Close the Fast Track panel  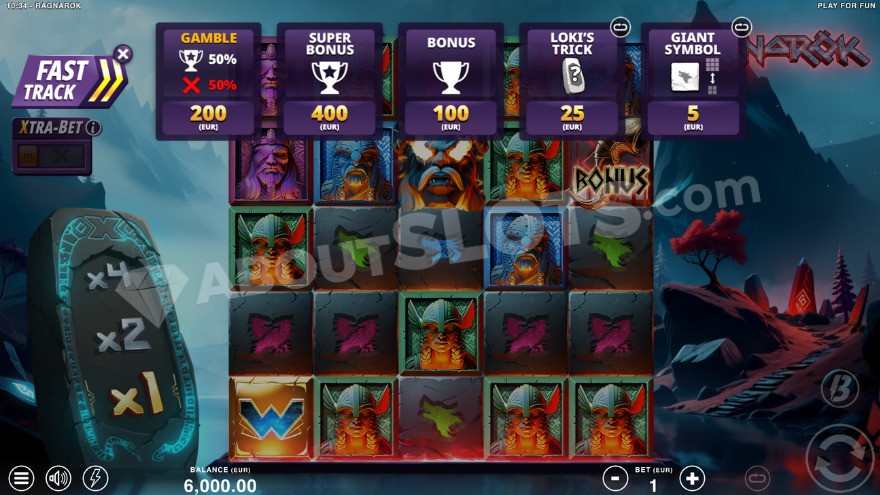coord(122,53)
